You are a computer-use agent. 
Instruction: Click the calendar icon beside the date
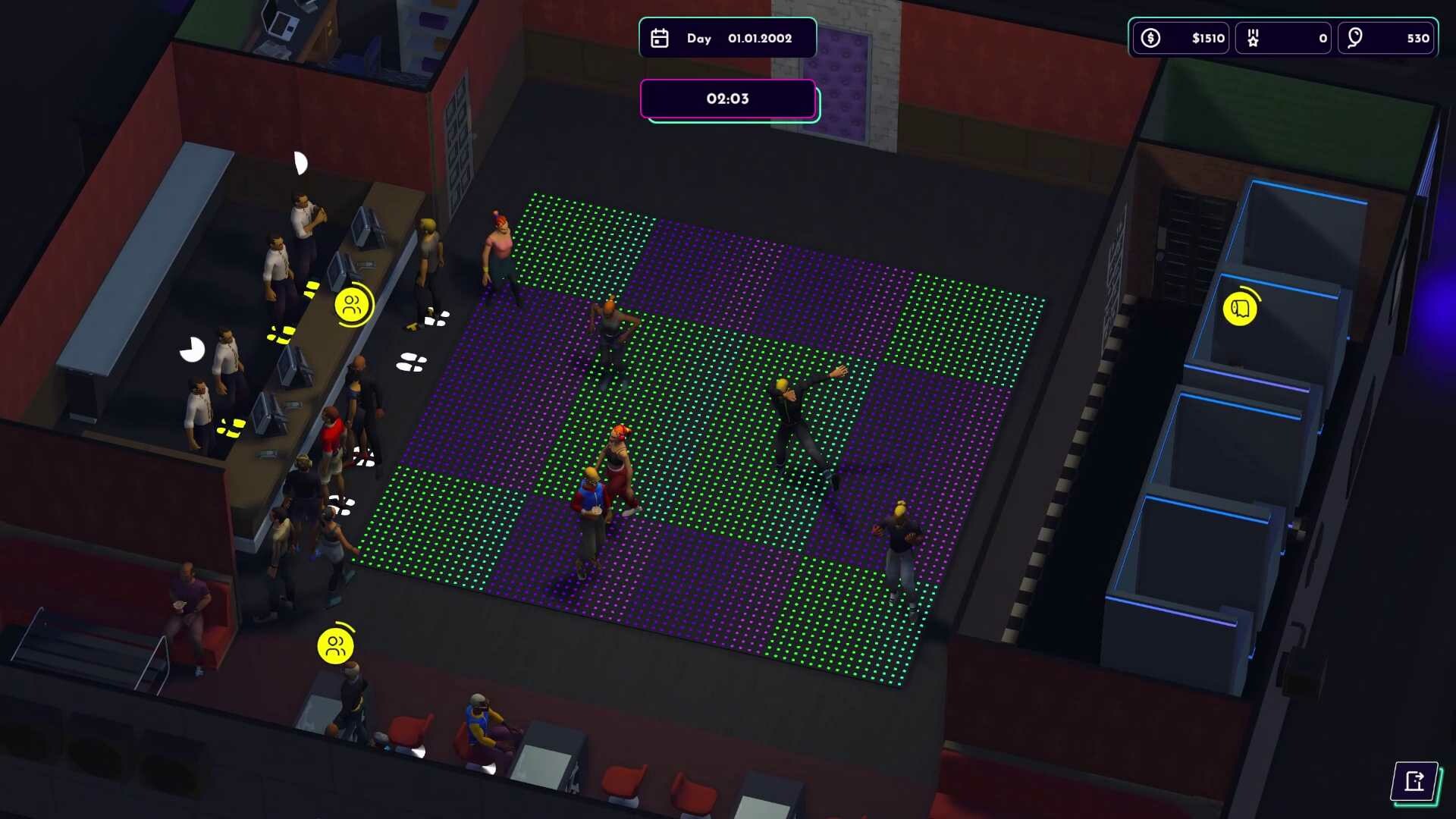click(659, 38)
